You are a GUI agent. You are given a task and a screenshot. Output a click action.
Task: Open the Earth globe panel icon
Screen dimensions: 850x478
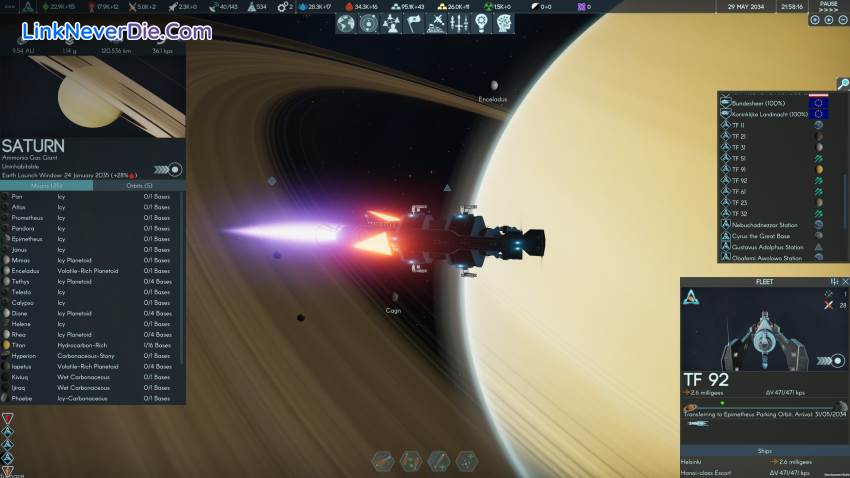point(348,23)
